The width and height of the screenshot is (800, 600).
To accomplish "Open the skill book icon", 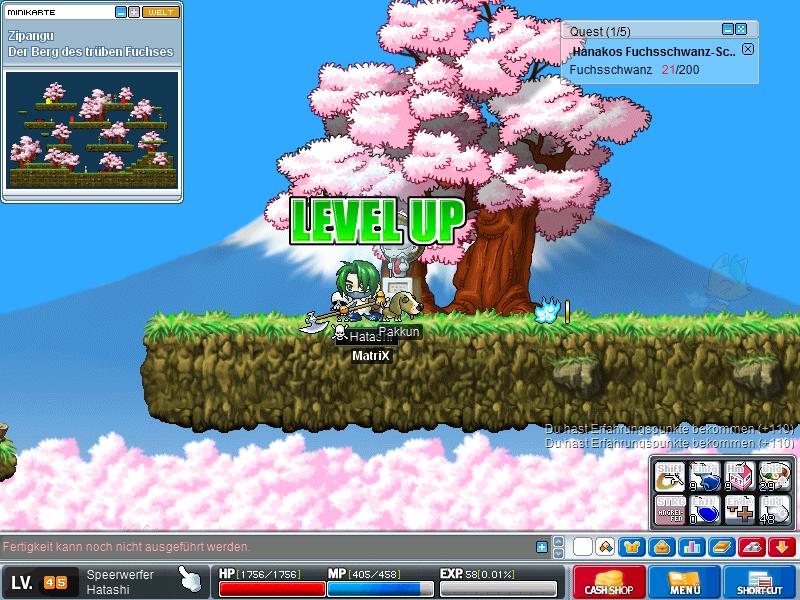I will pos(722,547).
